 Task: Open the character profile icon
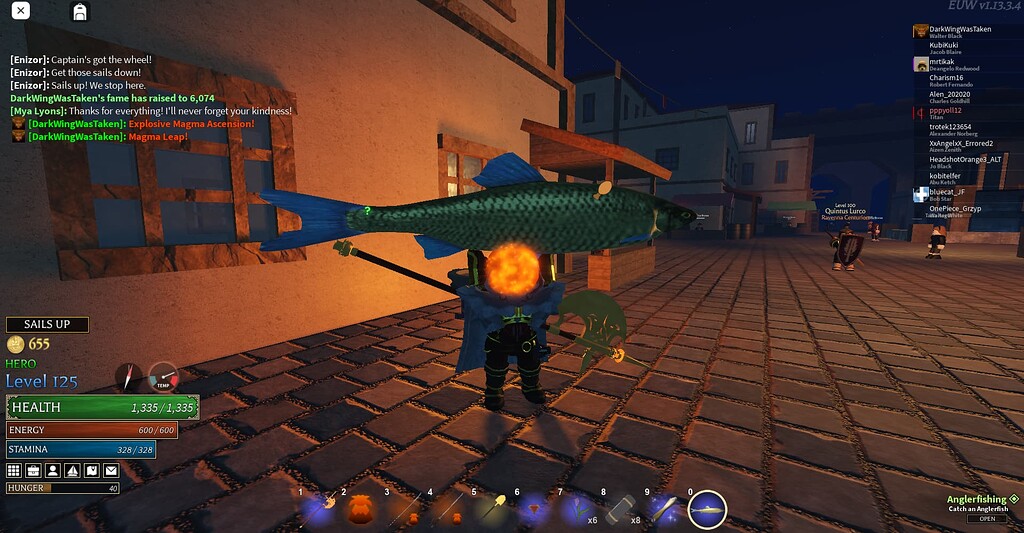[x=52, y=470]
